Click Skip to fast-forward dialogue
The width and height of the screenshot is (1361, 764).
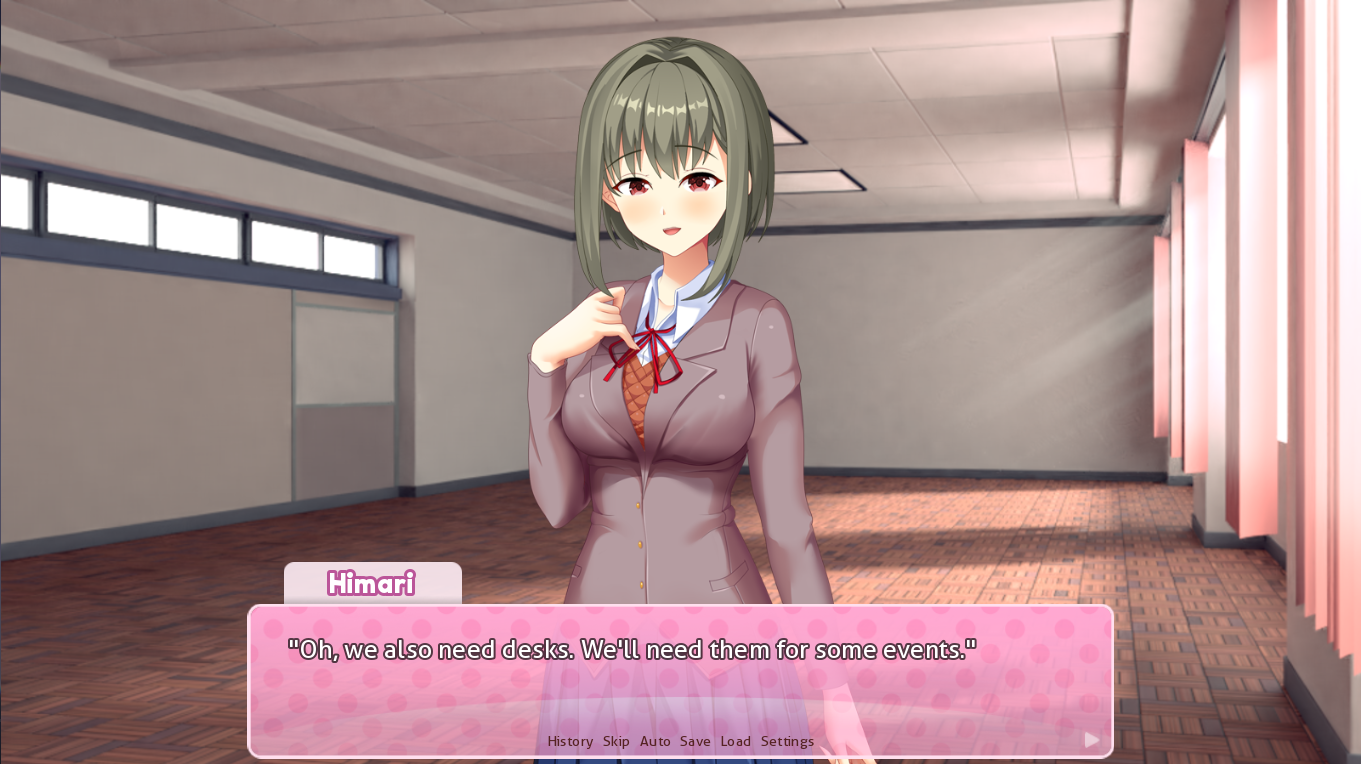[615, 741]
